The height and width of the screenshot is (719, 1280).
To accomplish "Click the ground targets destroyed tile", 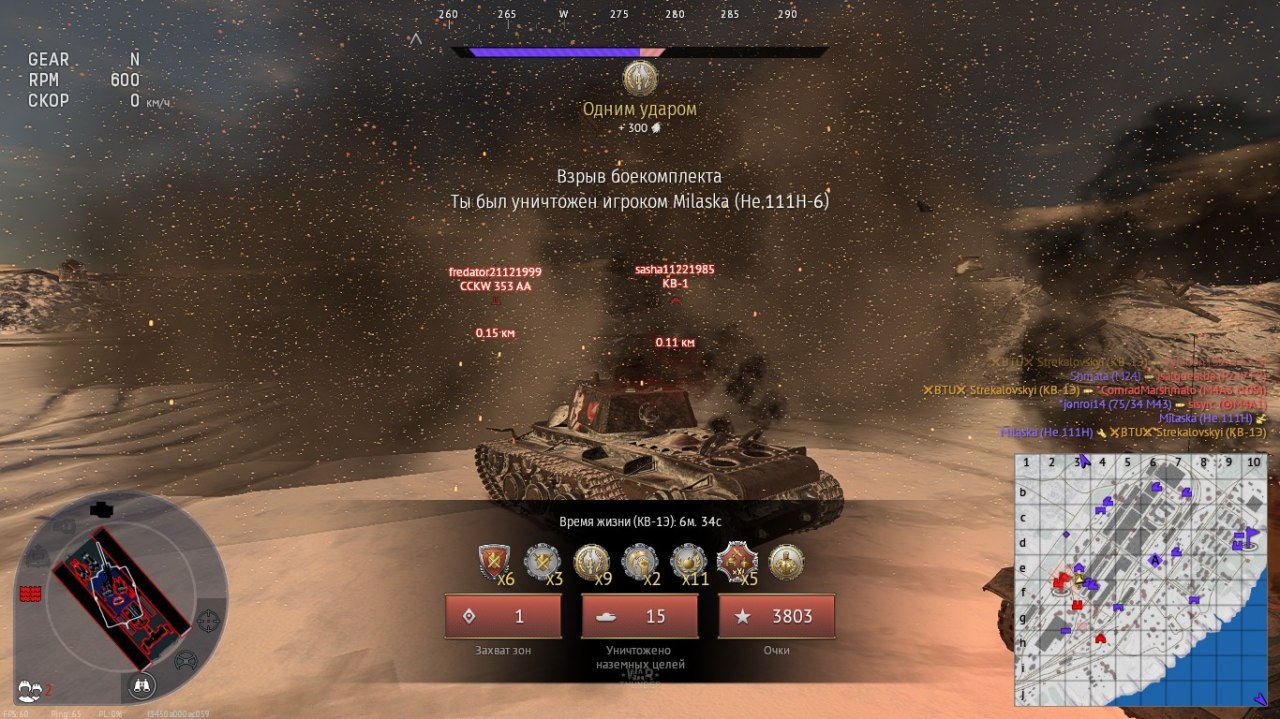I will pos(639,617).
